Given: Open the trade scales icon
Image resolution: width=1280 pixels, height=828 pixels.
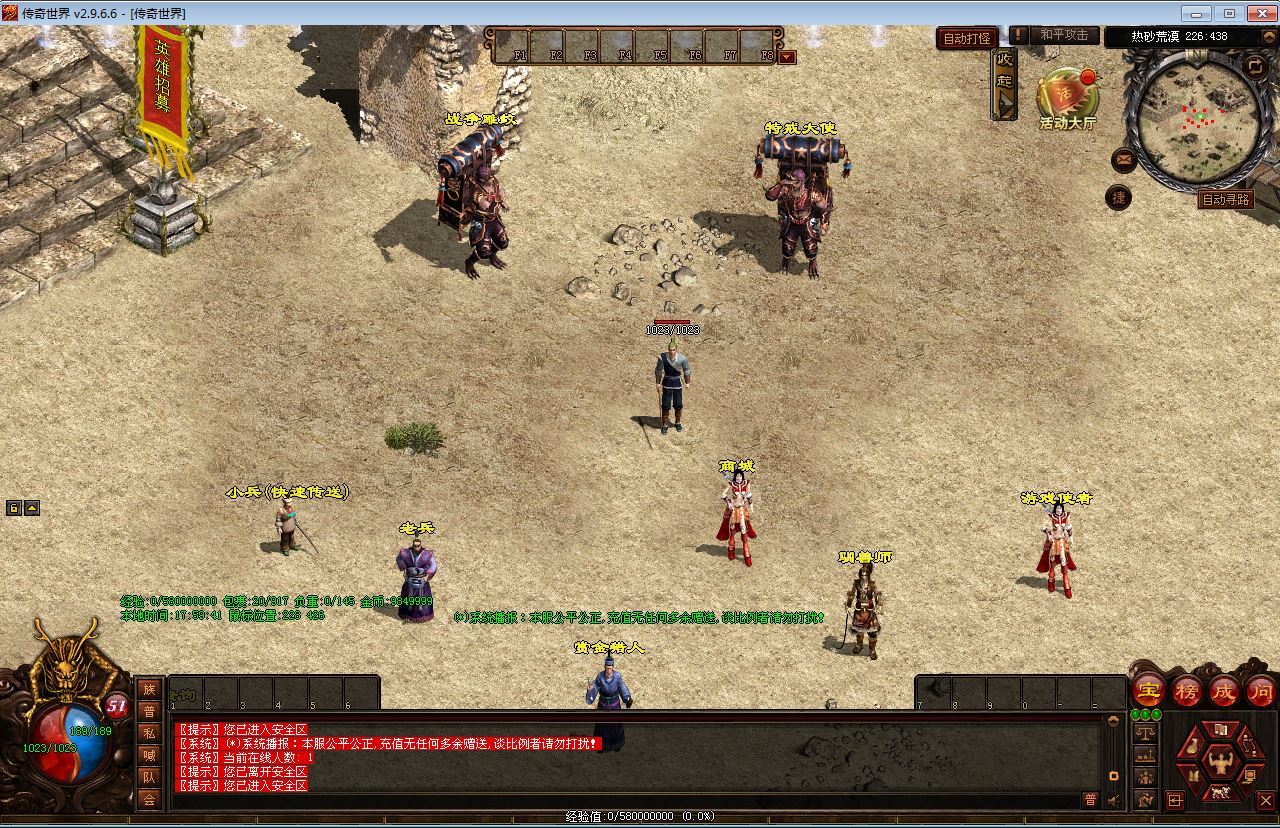Looking at the screenshot, I should click(x=1146, y=732).
